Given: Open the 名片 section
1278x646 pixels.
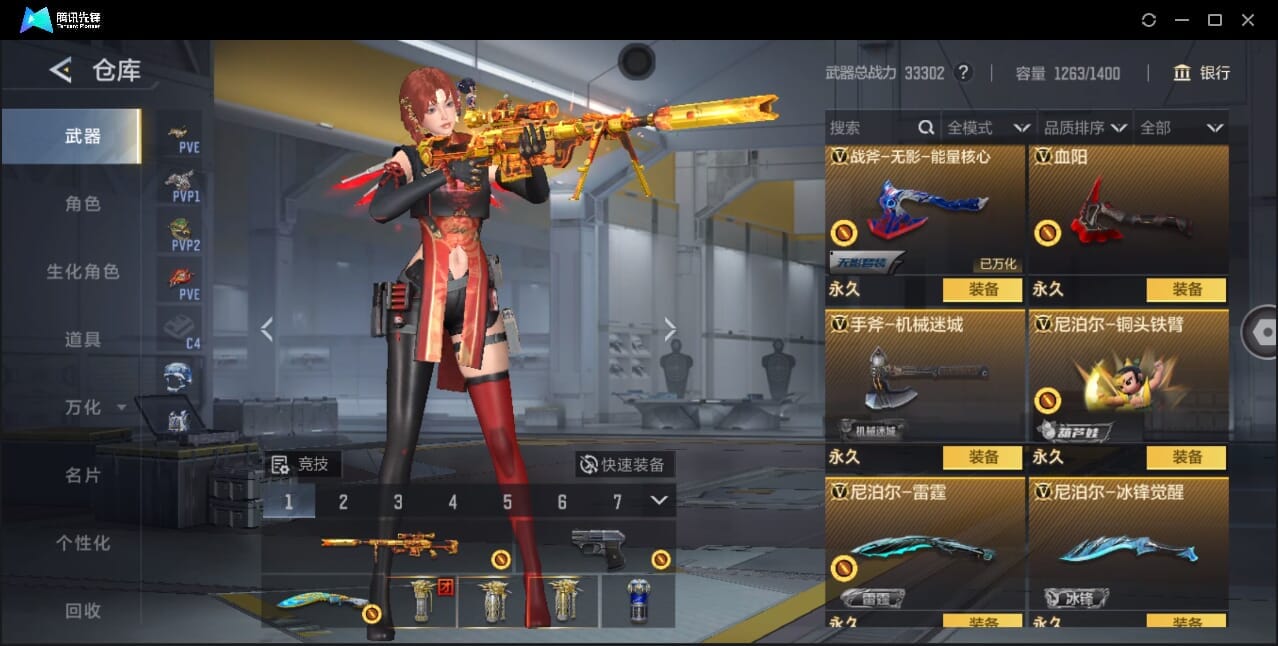Looking at the screenshot, I should coord(83,475).
